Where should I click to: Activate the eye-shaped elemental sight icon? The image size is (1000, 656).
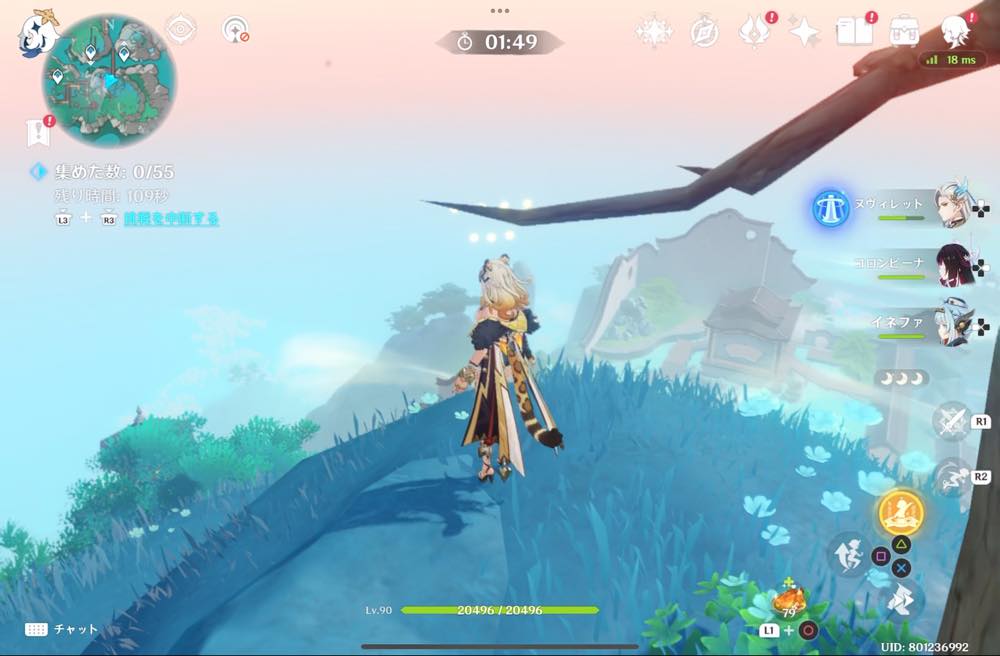point(180,30)
